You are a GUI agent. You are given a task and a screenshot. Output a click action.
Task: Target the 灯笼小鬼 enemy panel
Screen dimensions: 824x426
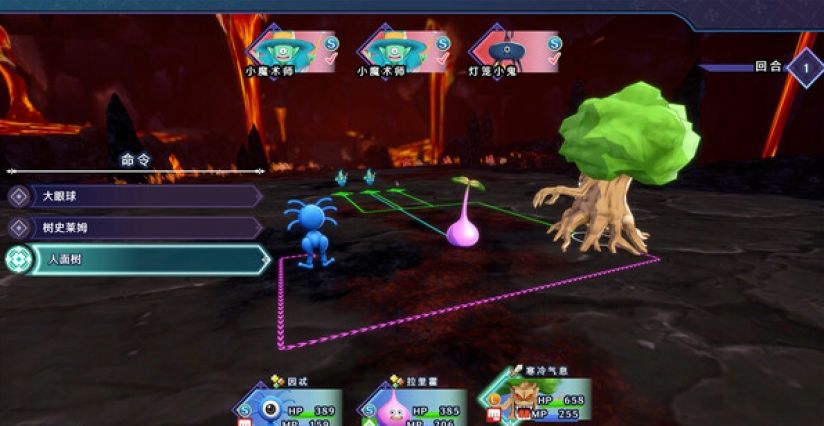pyautogui.click(x=515, y=51)
